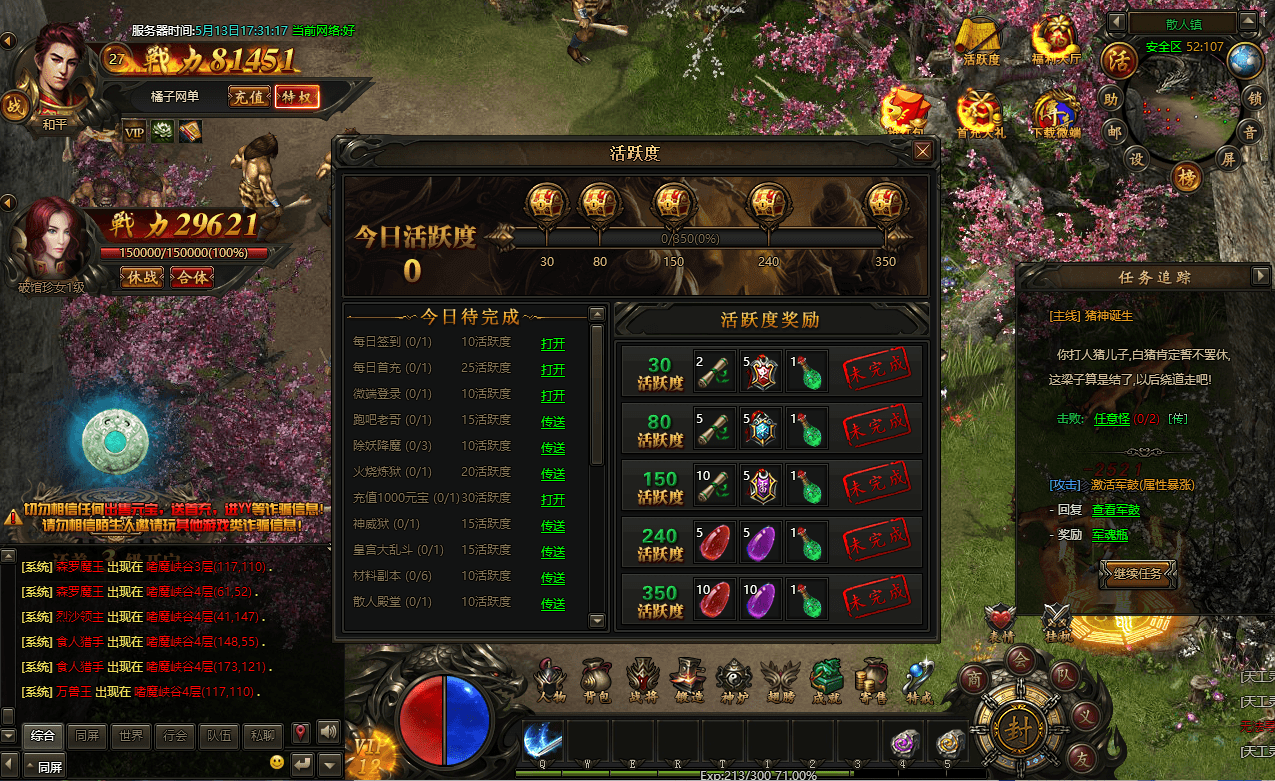
Task: Open 背包 bag from the bottom menu
Action: [x=596, y=680]
